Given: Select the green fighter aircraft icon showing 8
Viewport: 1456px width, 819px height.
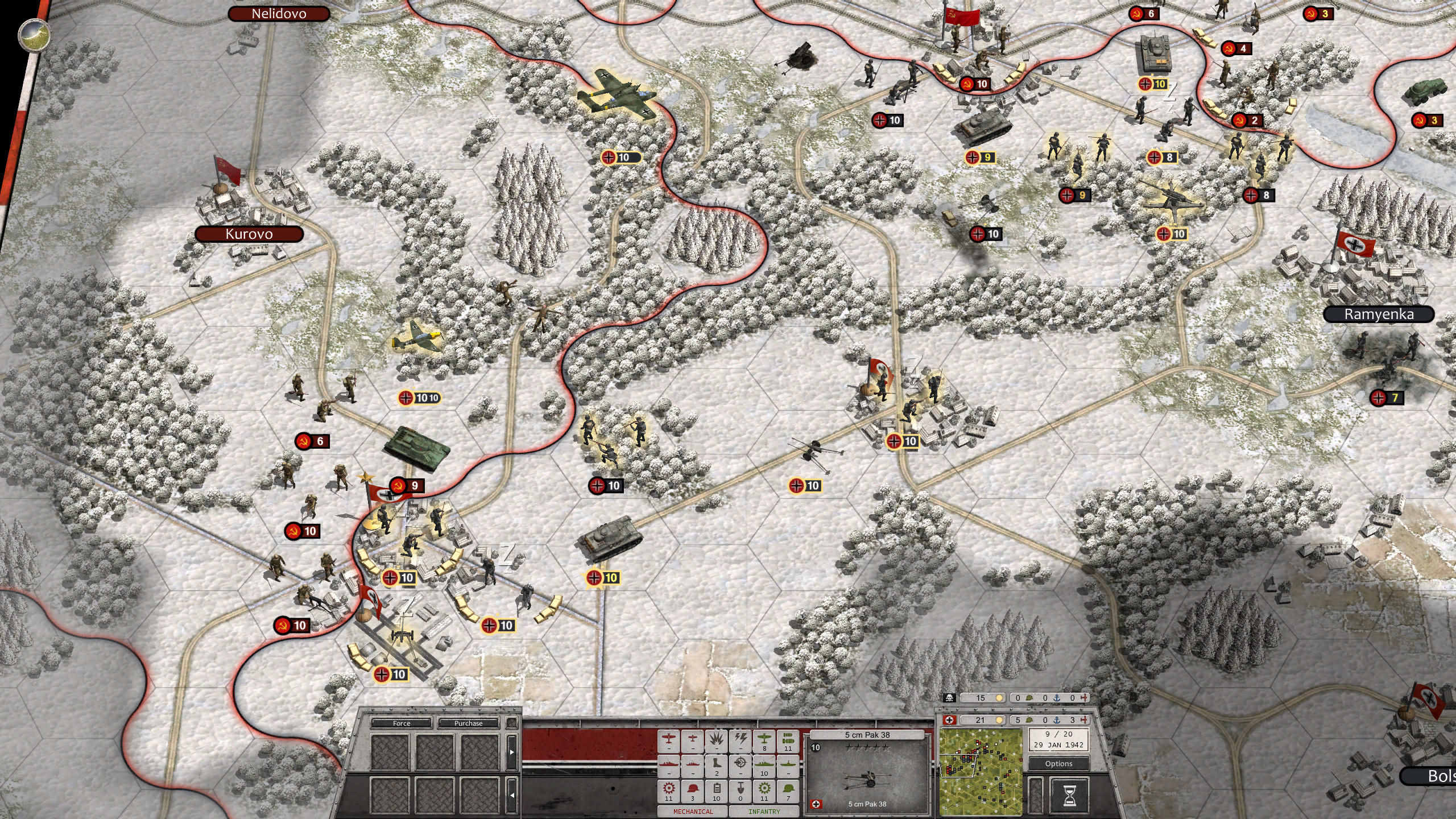Looking at the screenshot, I should coord(764,741).
